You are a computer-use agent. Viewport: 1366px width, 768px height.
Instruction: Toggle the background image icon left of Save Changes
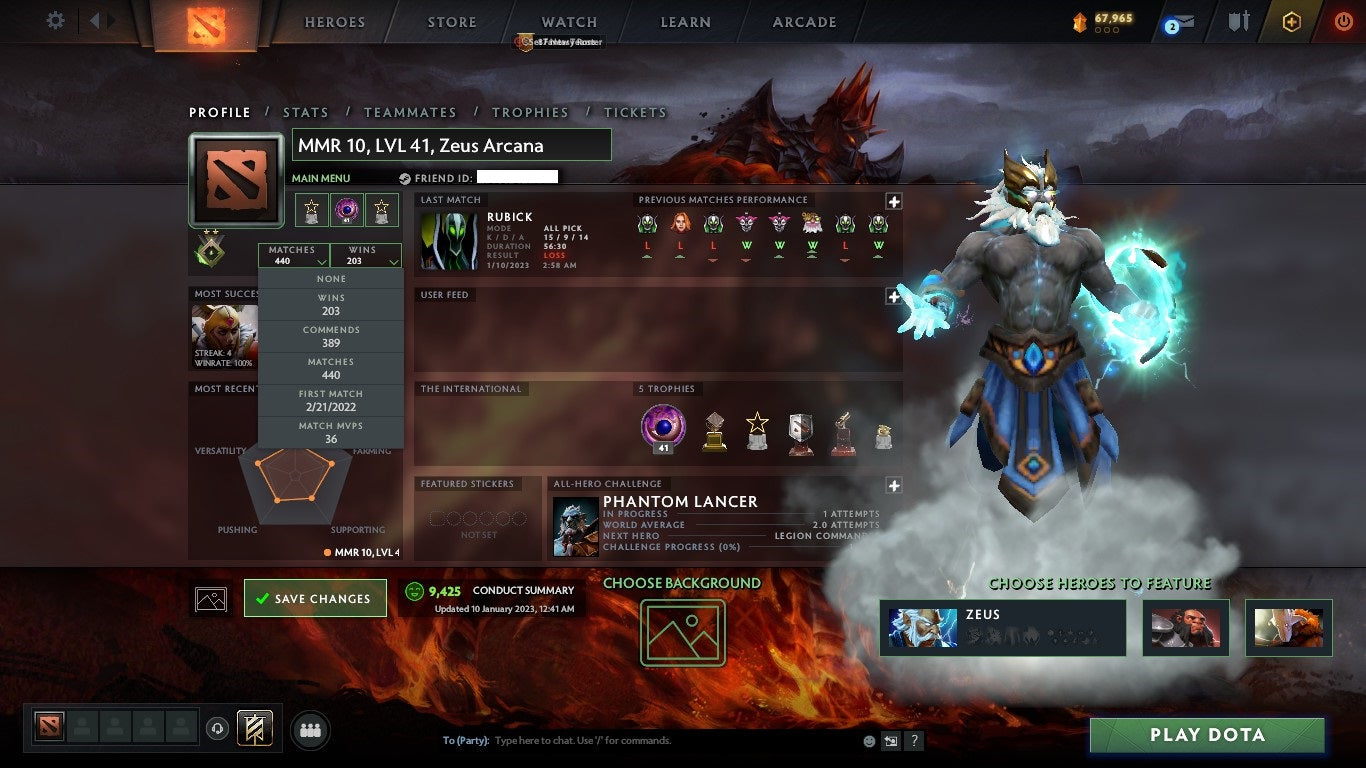tap(209, 597)
